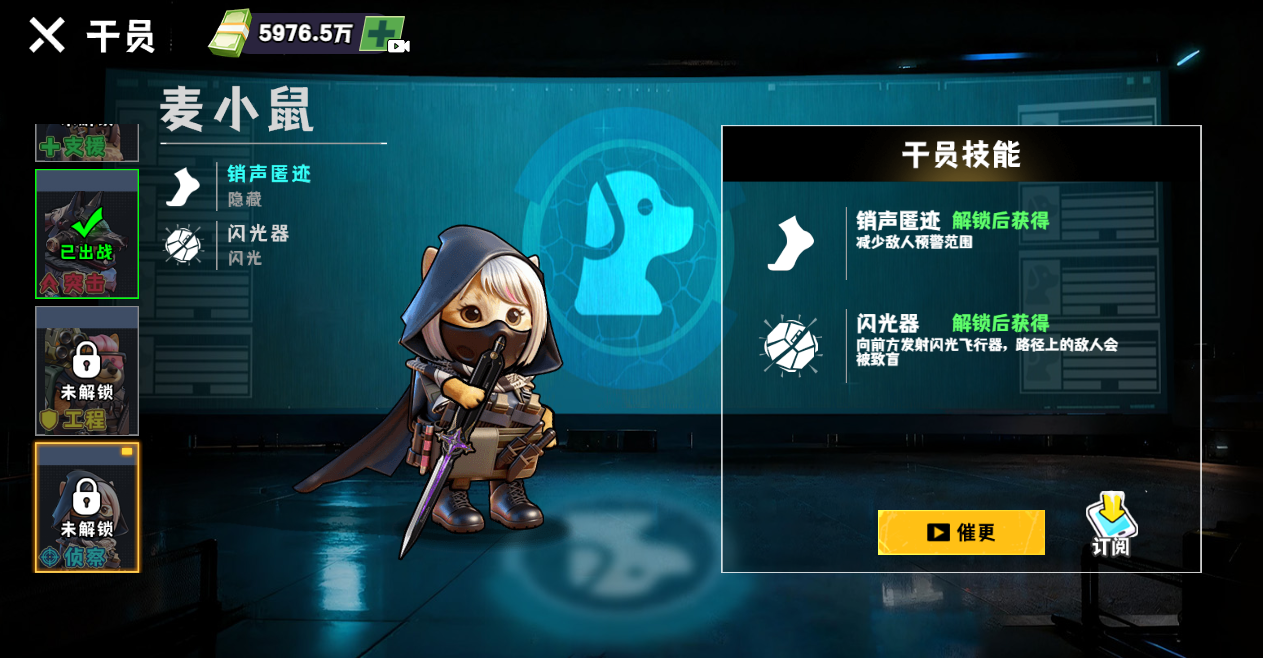Select the locked 侦察 operator card
Screen dimensions: 1263x658
[87, 507]
